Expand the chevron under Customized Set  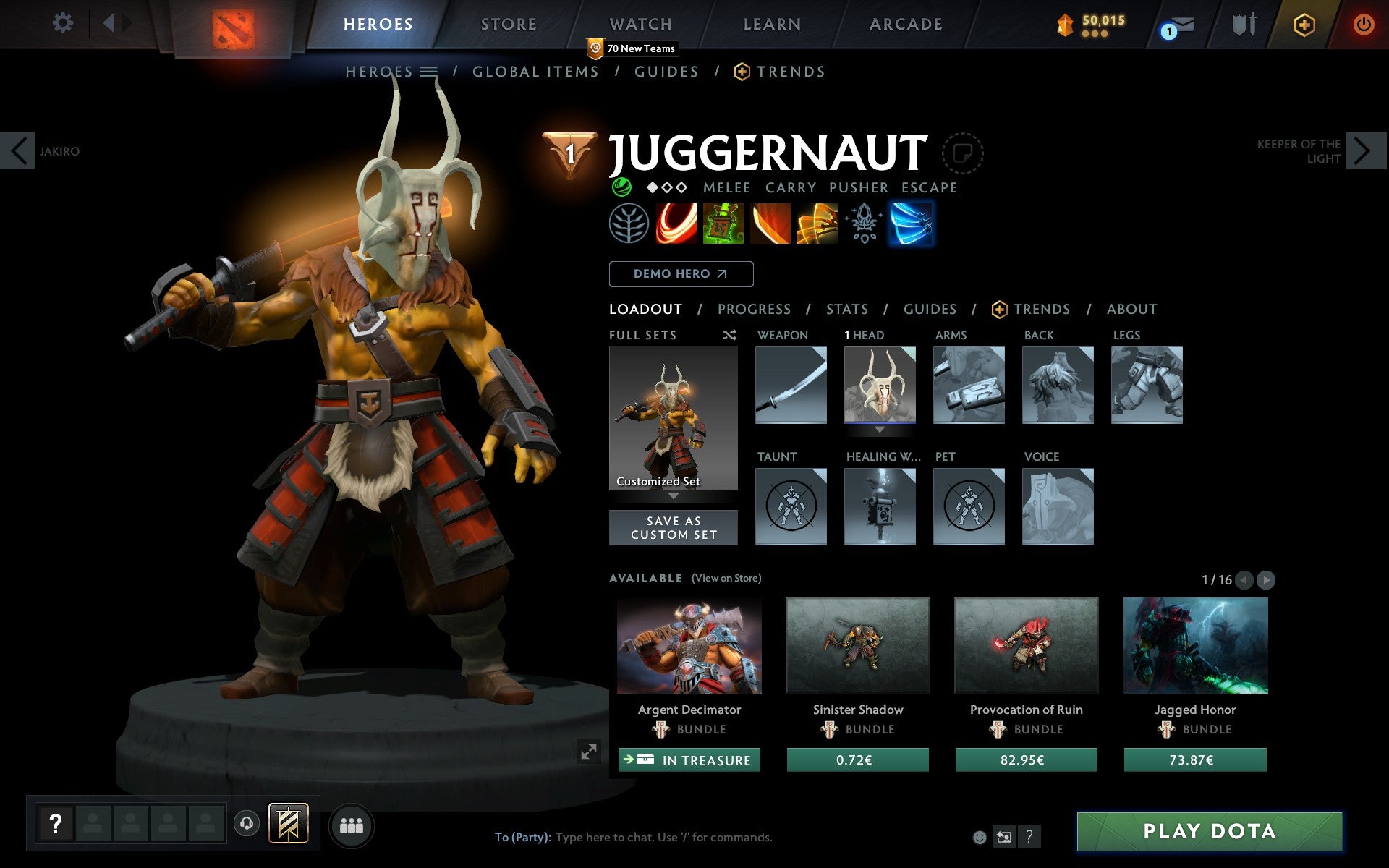[674, 496]
